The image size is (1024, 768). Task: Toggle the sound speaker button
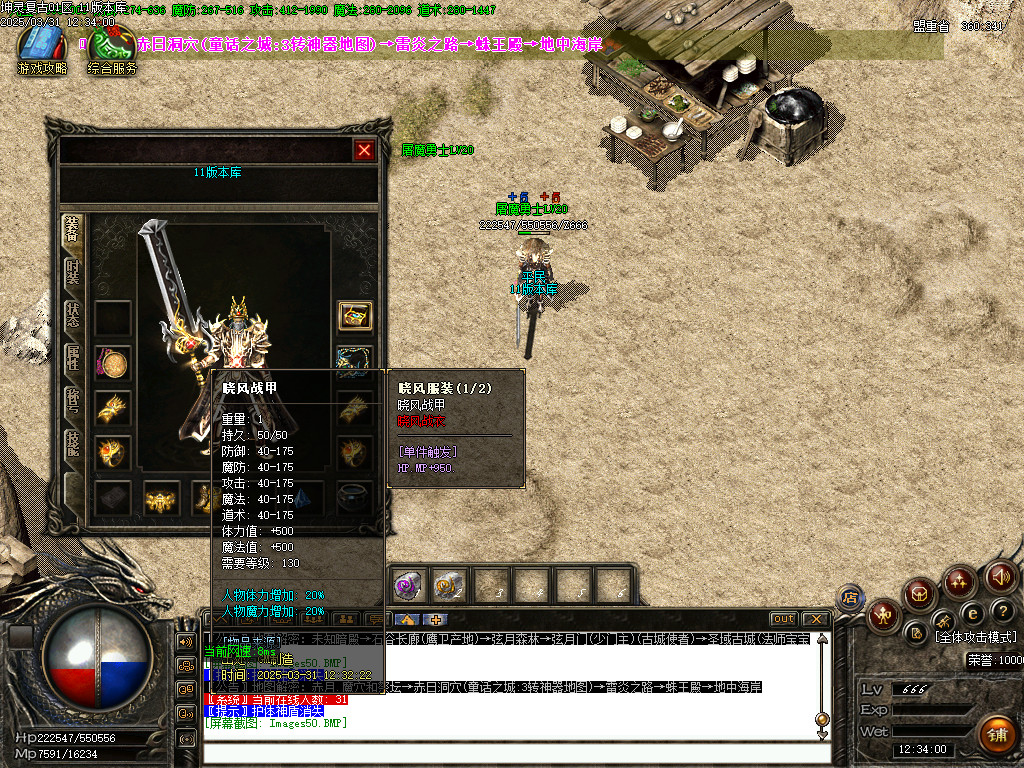(1002, 577)
